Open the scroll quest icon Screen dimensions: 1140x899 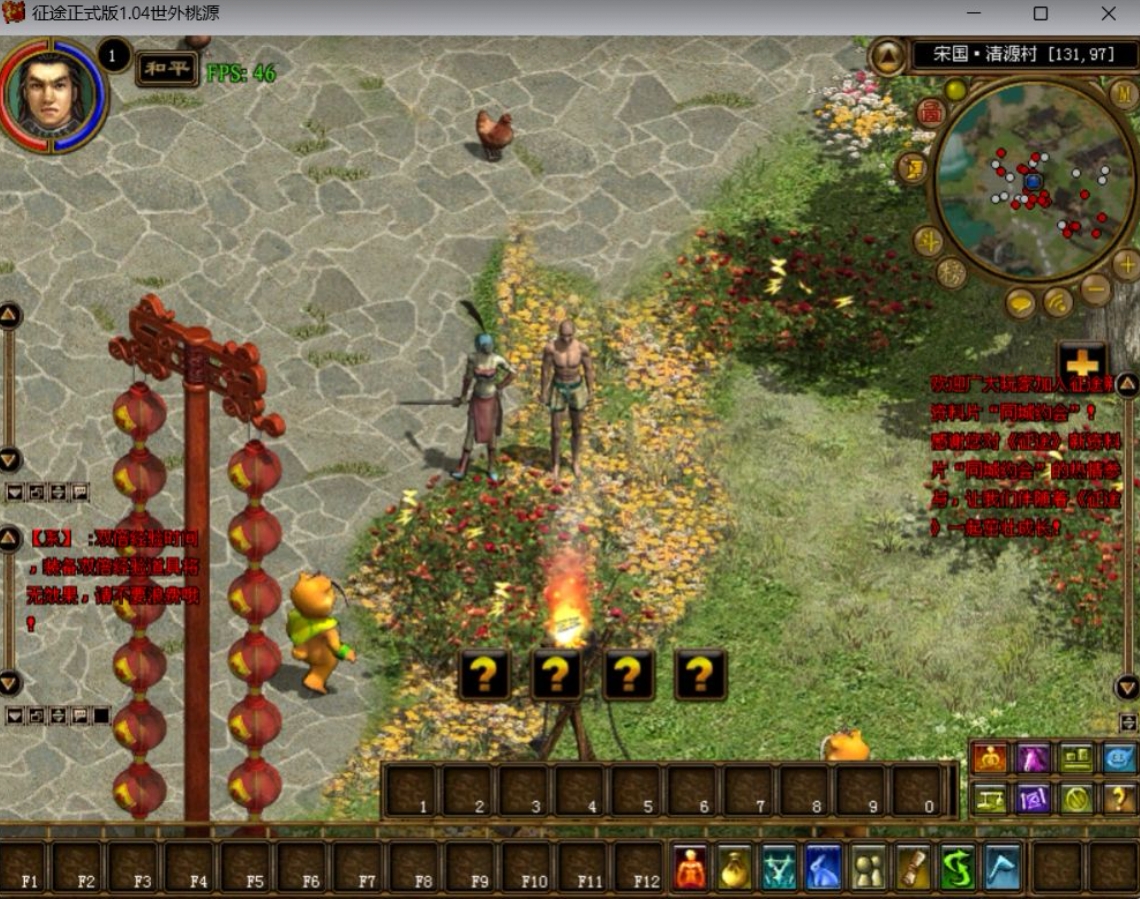913,868
